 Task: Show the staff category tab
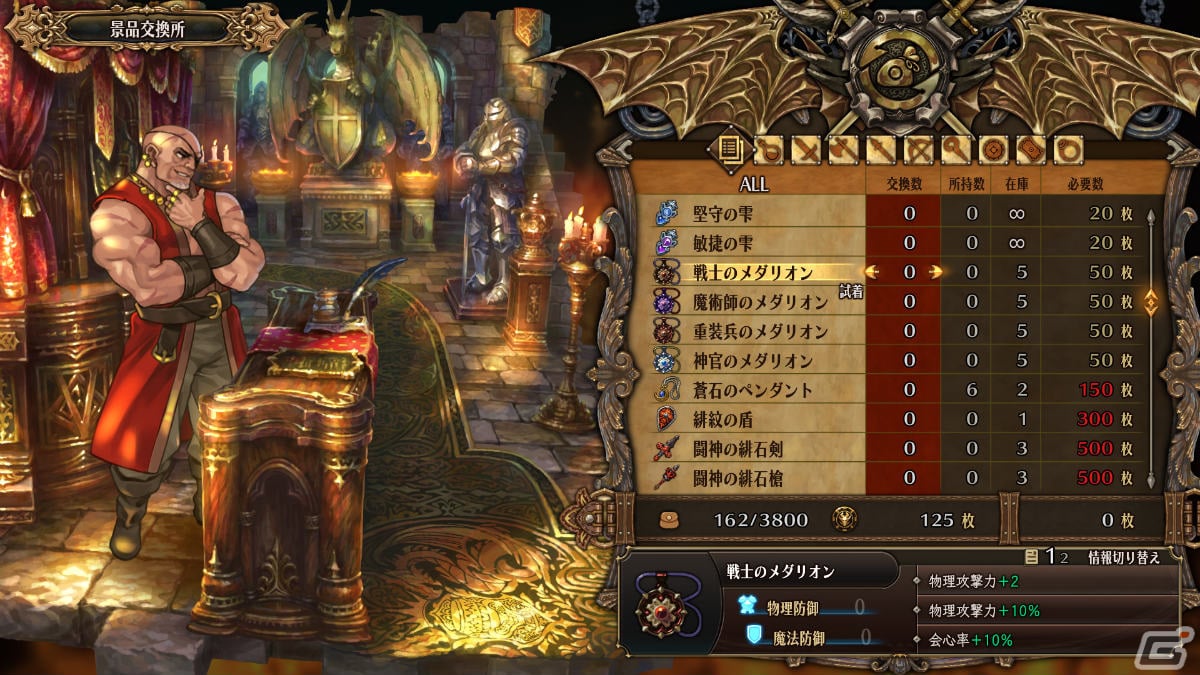pos(955,151)
